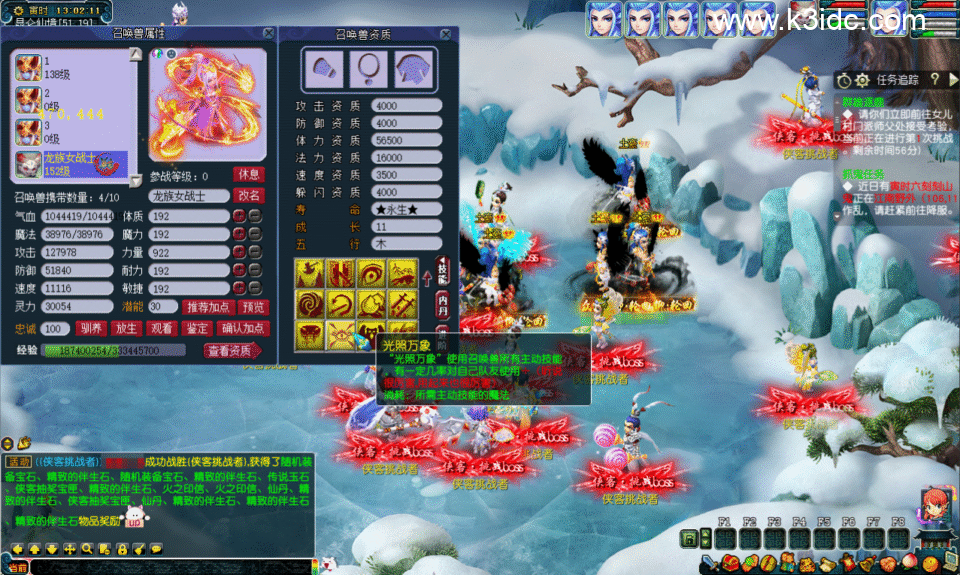Click the magnifier icon in chat toolbar

(x=87, y=548)
